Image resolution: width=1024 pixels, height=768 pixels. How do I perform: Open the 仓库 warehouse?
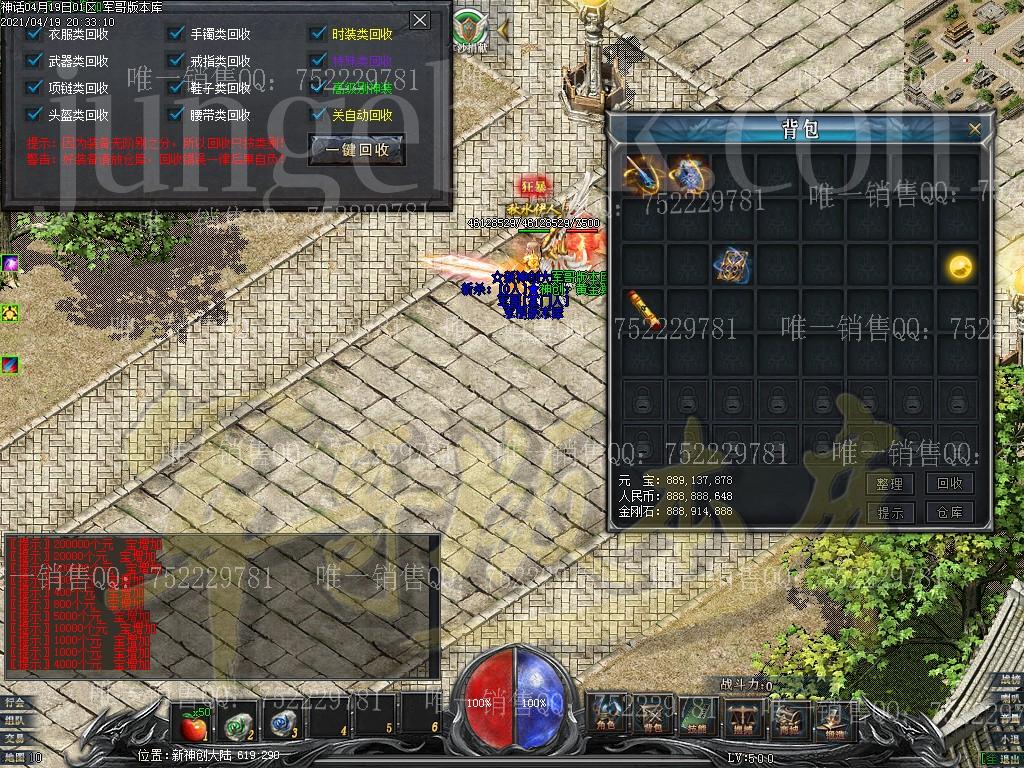(948, 513)
